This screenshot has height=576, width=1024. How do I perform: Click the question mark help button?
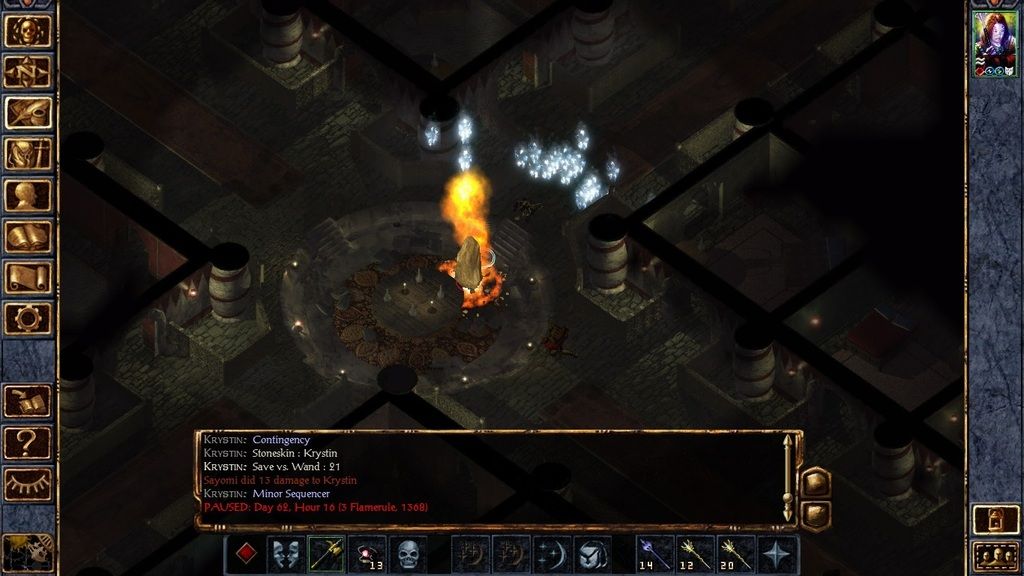[28, 441]
